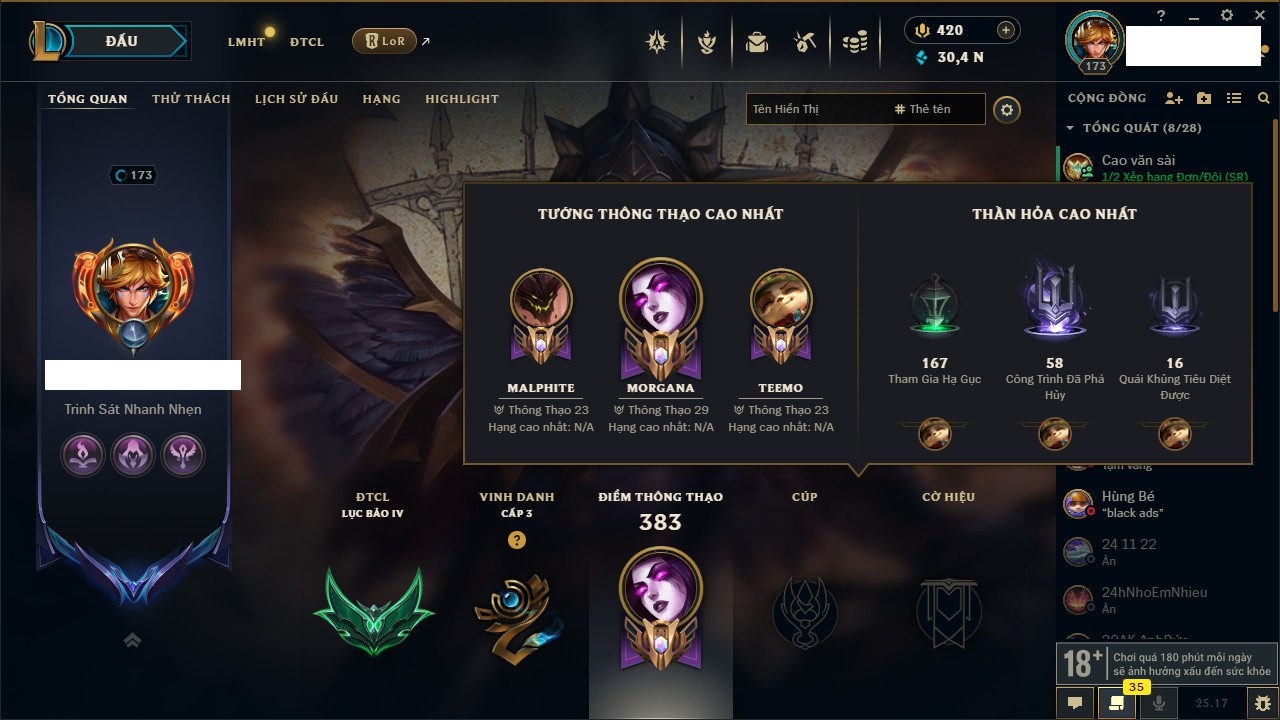This screenshot has height=720, width=1280.
Task: Close the League client window
Action: (1257, 15)
